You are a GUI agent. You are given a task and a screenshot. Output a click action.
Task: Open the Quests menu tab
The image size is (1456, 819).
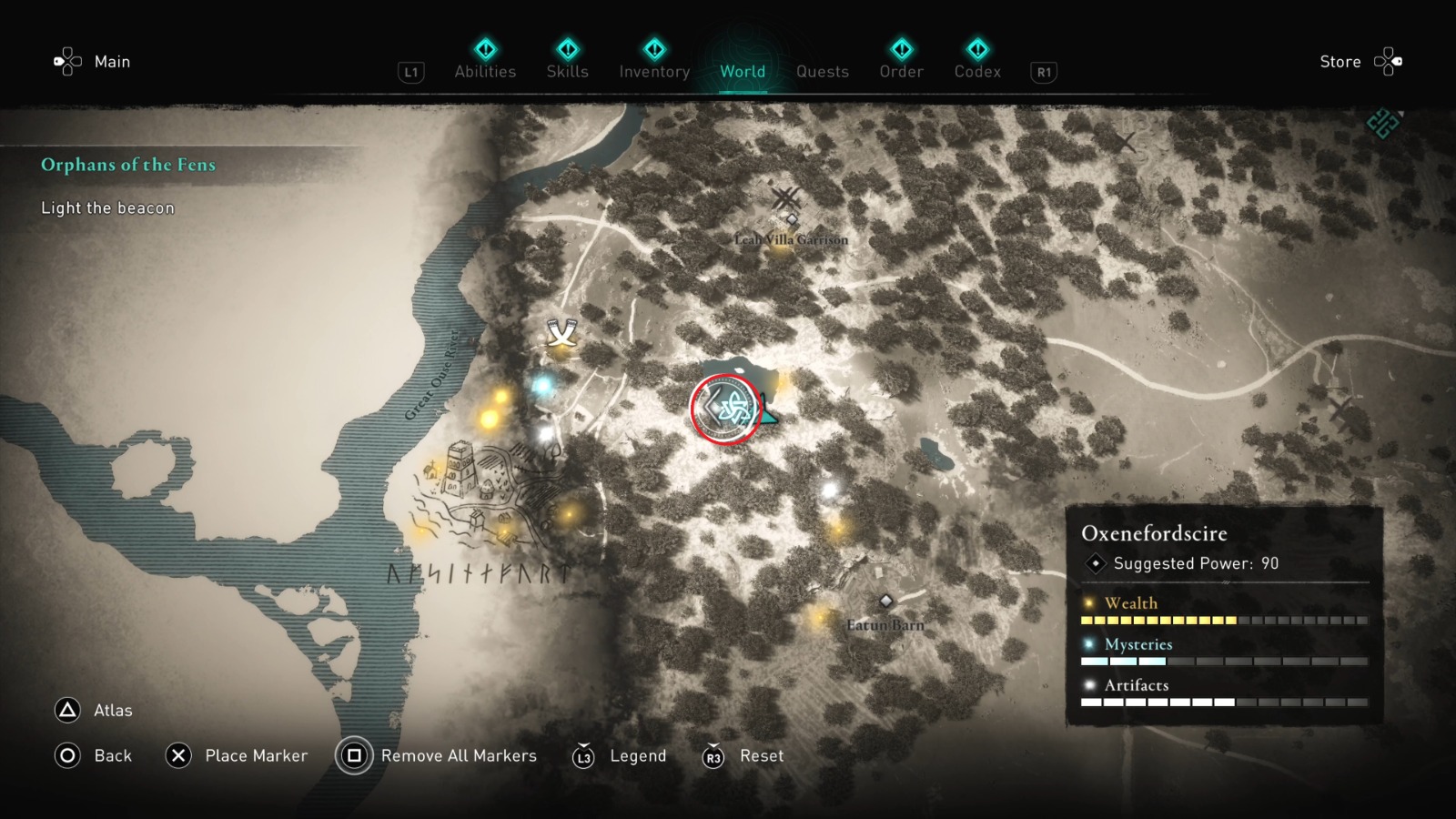822,71
